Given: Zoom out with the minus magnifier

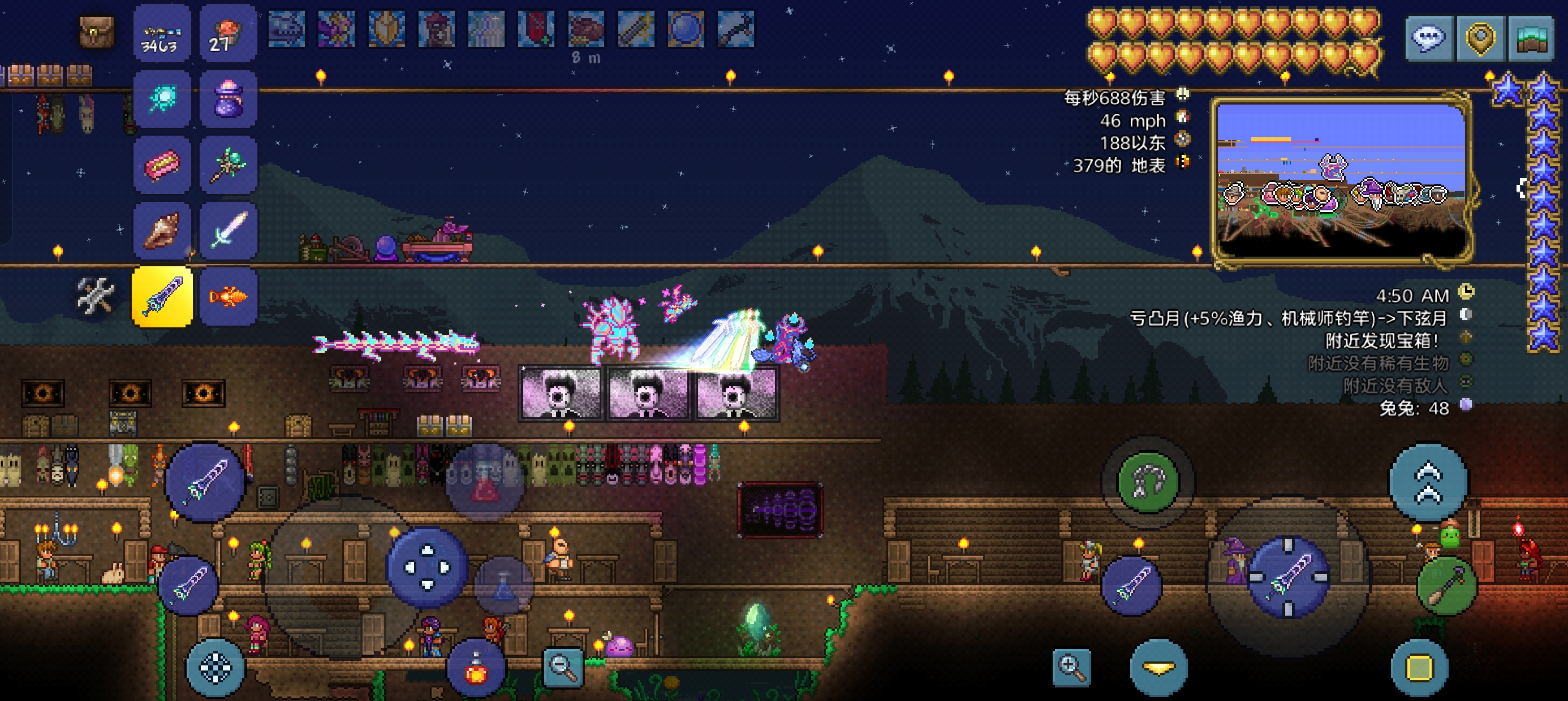Looking at the screenshot, I should pos(563,668).
